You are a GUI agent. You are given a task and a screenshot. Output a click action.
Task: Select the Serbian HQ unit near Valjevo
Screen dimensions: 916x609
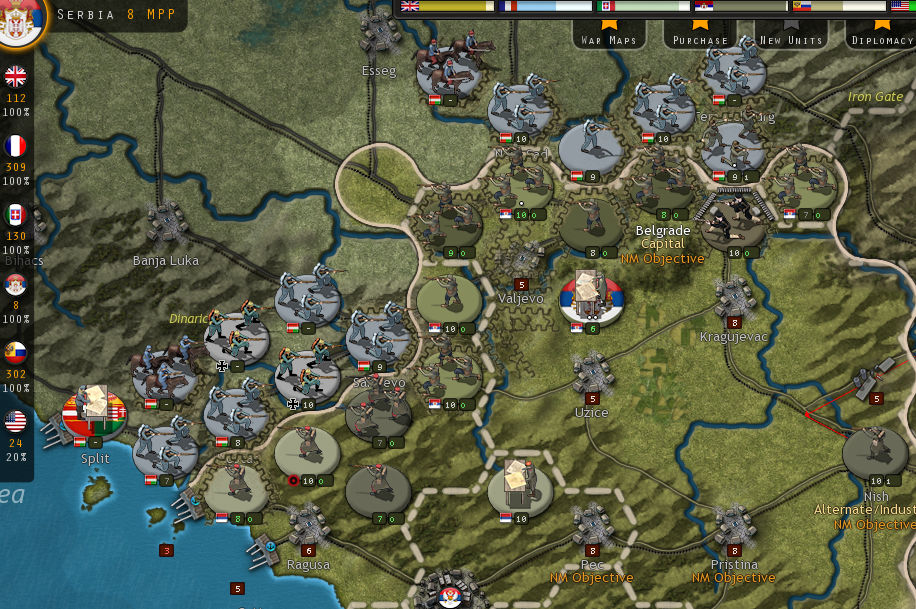coord(592,297)
